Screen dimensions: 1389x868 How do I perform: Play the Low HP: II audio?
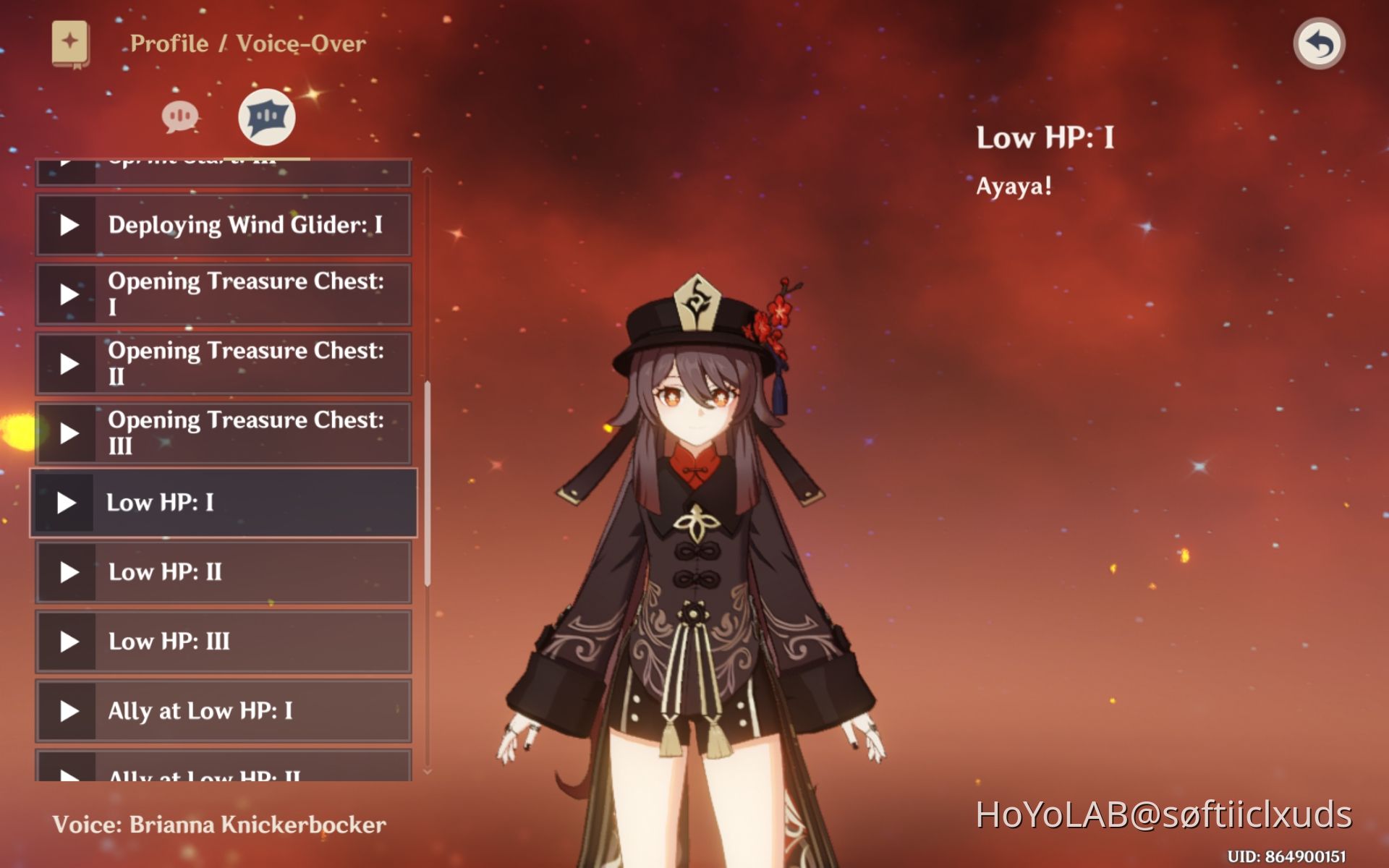coord(69,571)
